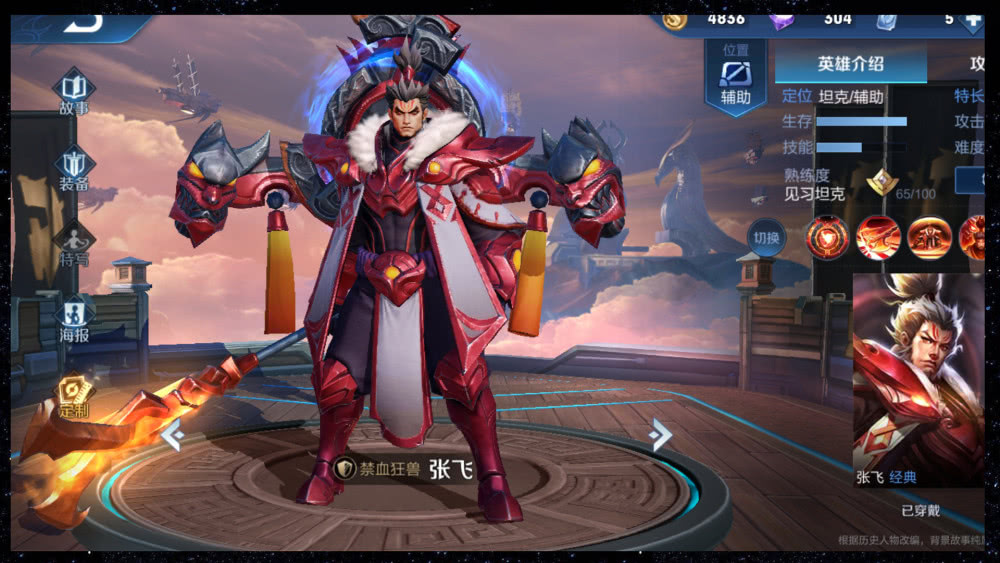Click the 见习坦克 mastery badge
Screen dimensions: 1000x563
(882, 181)
